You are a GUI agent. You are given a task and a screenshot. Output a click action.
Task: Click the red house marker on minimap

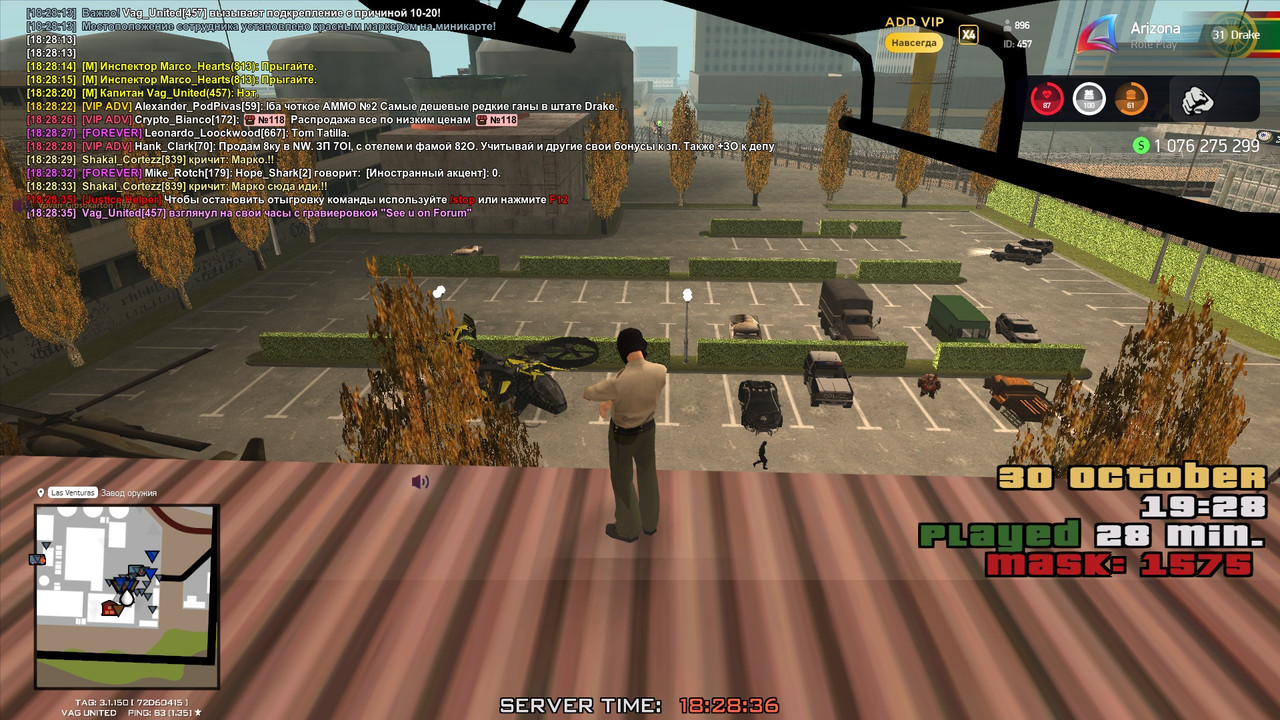pos(110,608)
